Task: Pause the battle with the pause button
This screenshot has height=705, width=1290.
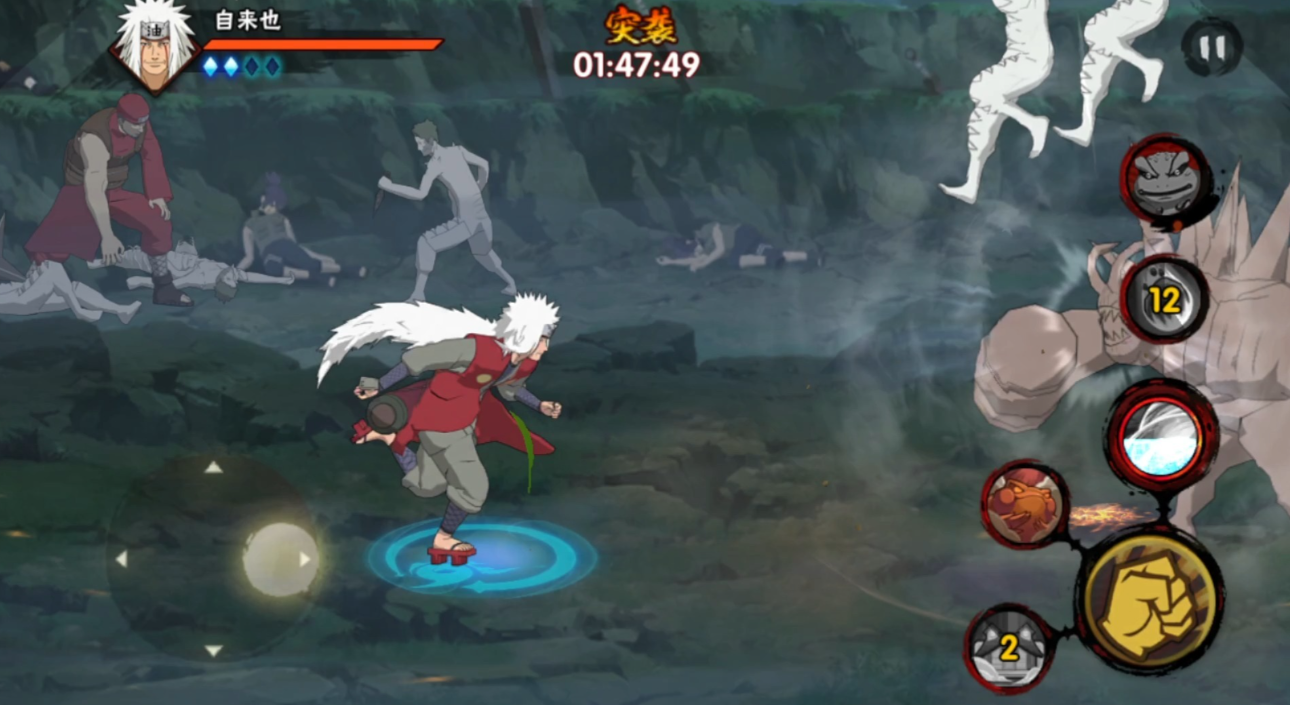Action: click(x=1211, y=46)
